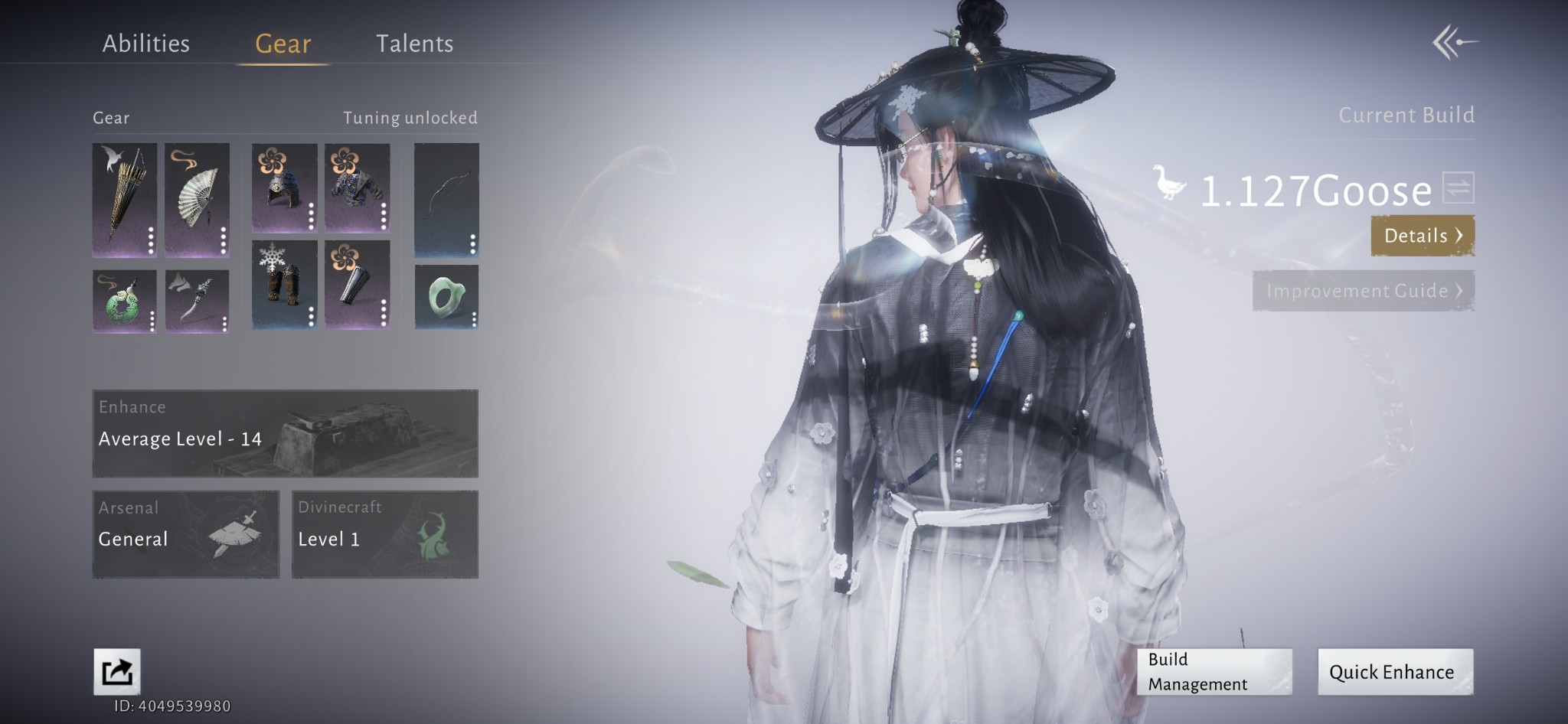This screenshot has width=1568, height=724.
Task: Open Build Management
Action: [x=1214, y=671]
